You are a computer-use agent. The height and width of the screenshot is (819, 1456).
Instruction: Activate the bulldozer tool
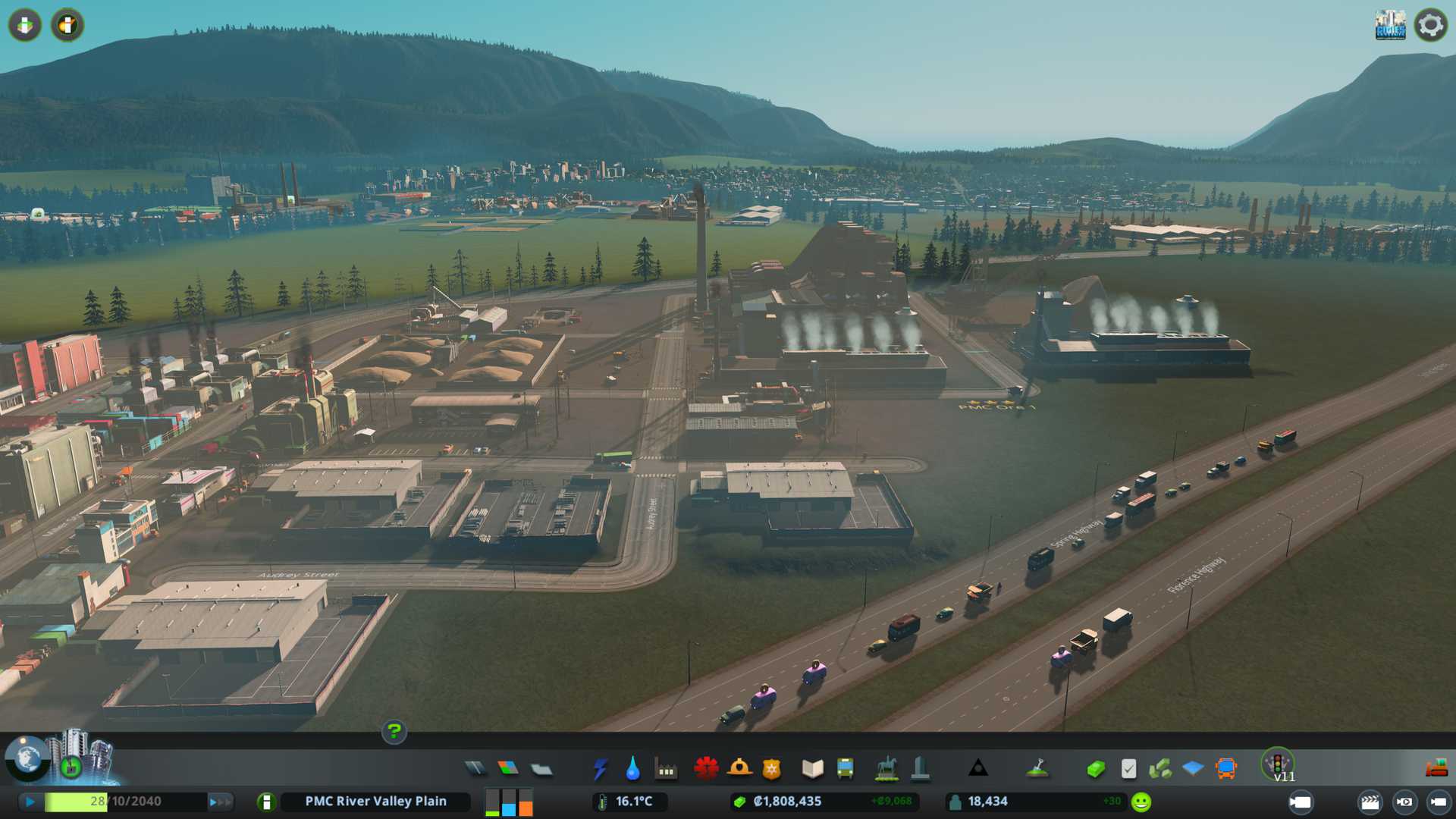click(x=1436, y=769)
